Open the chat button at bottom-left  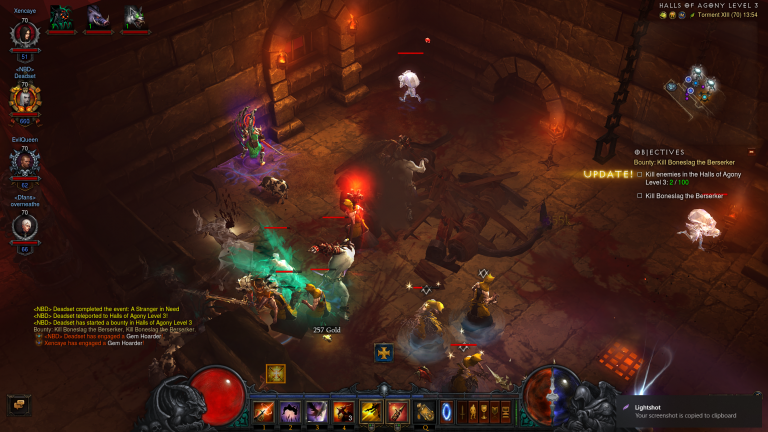[x=17, y=405]
